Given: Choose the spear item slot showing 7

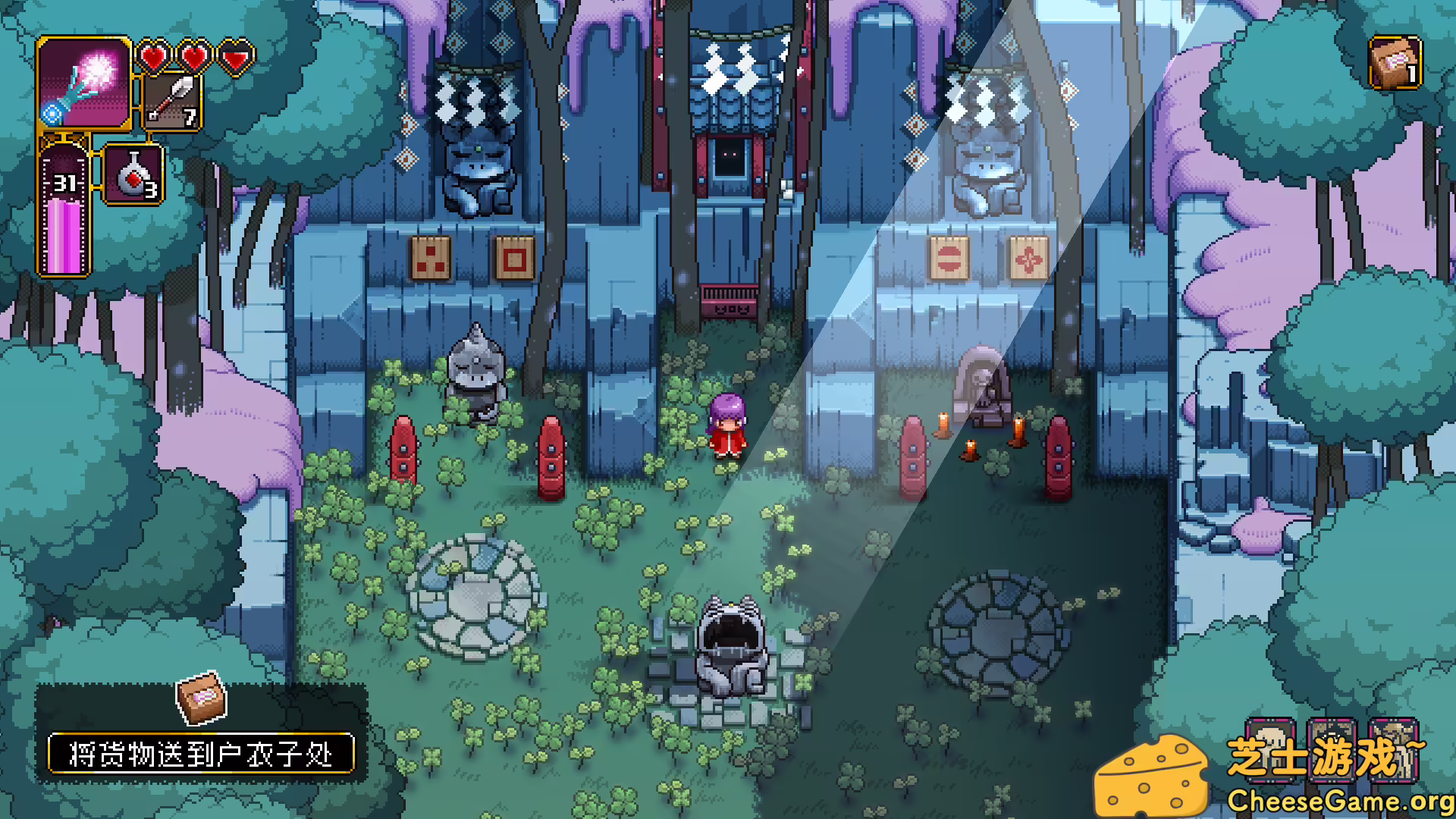Looking at the screenshot, I should click(173, 102).
